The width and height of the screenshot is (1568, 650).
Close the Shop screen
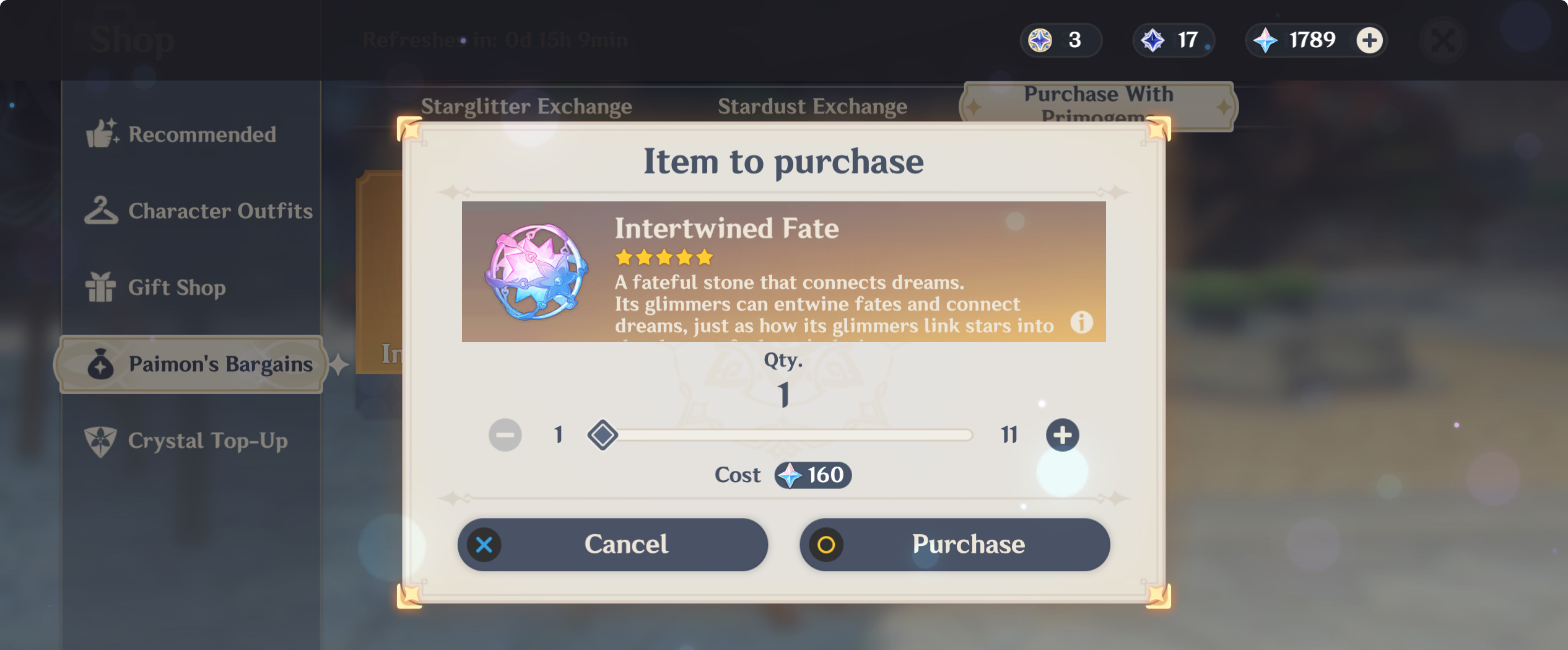point(1442,40)
